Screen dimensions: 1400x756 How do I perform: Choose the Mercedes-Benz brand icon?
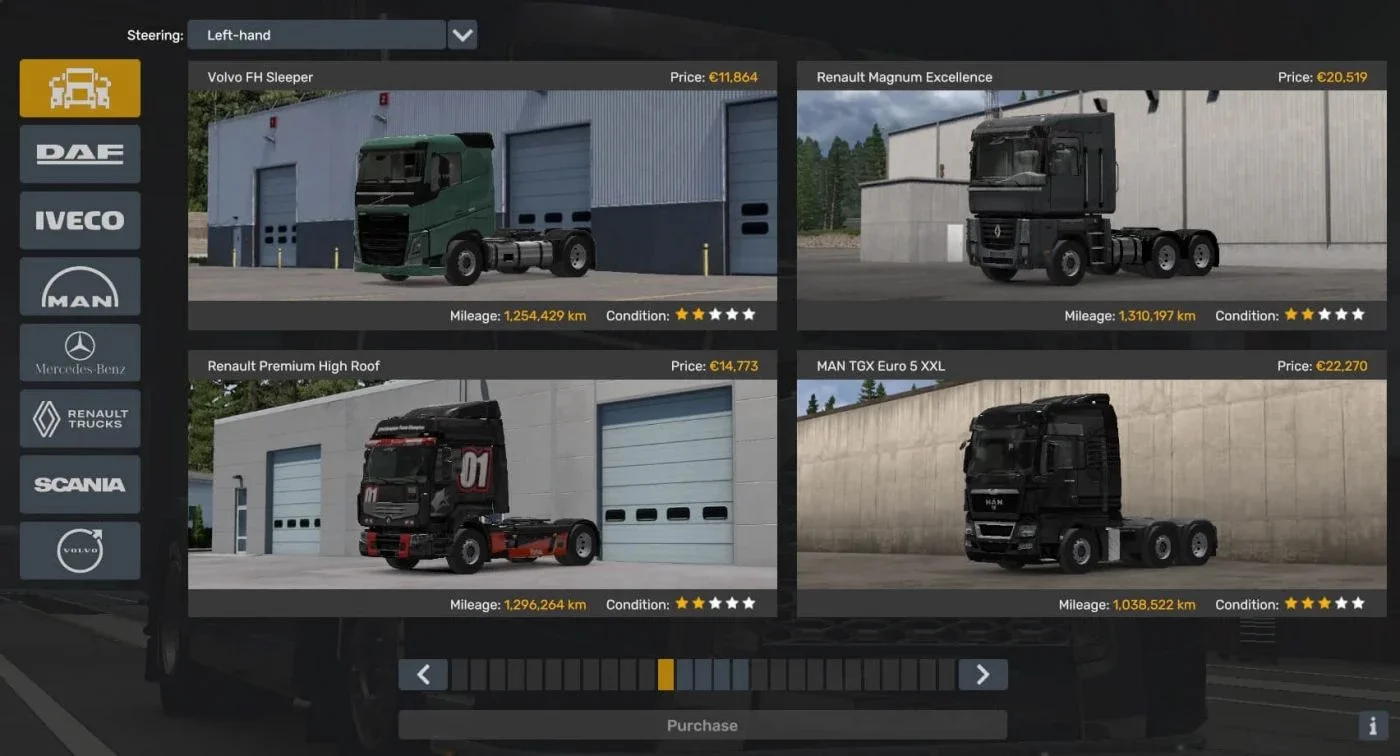click(79, 352)
